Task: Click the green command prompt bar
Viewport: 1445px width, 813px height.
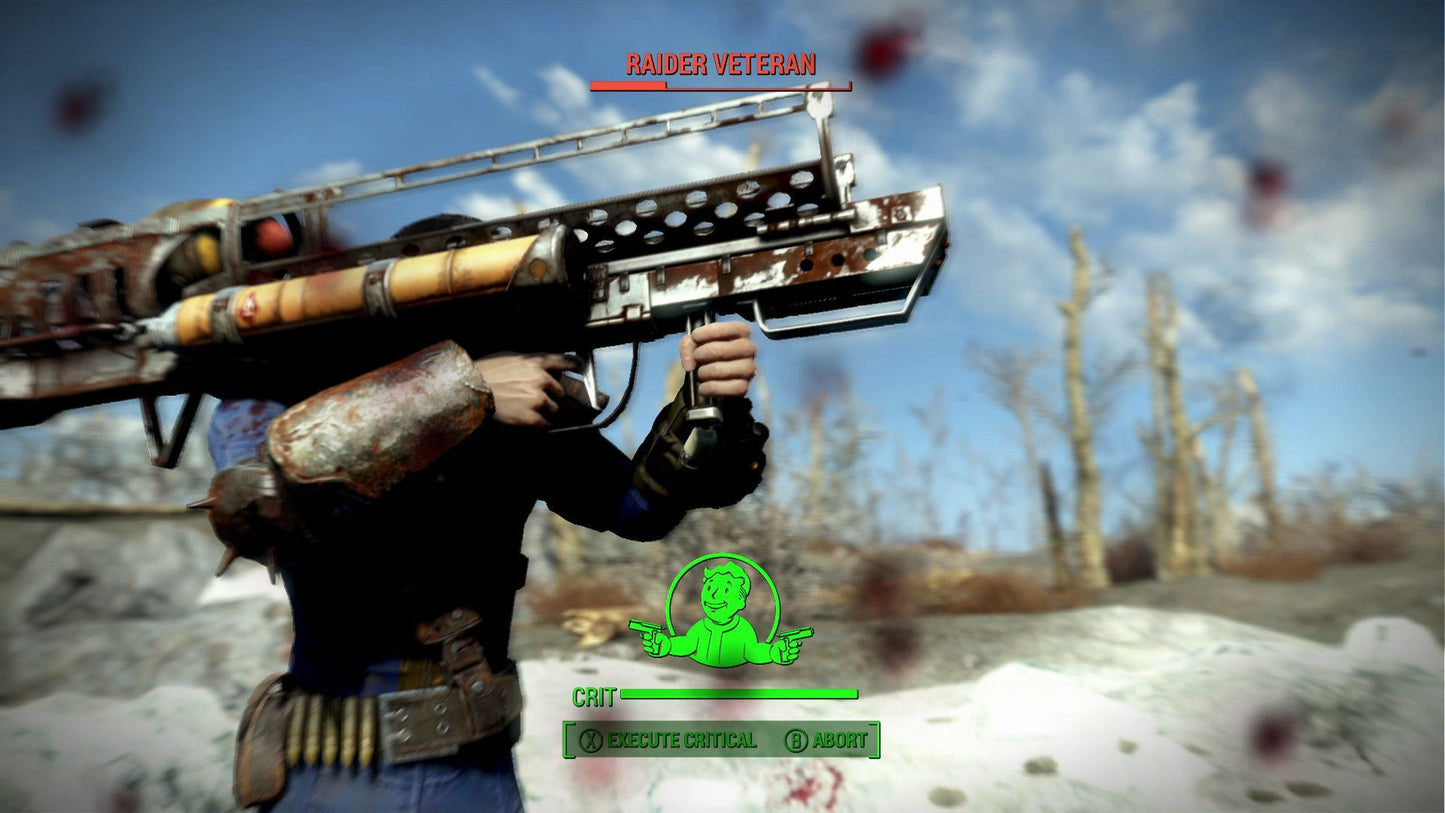Action: coord(720,742)
